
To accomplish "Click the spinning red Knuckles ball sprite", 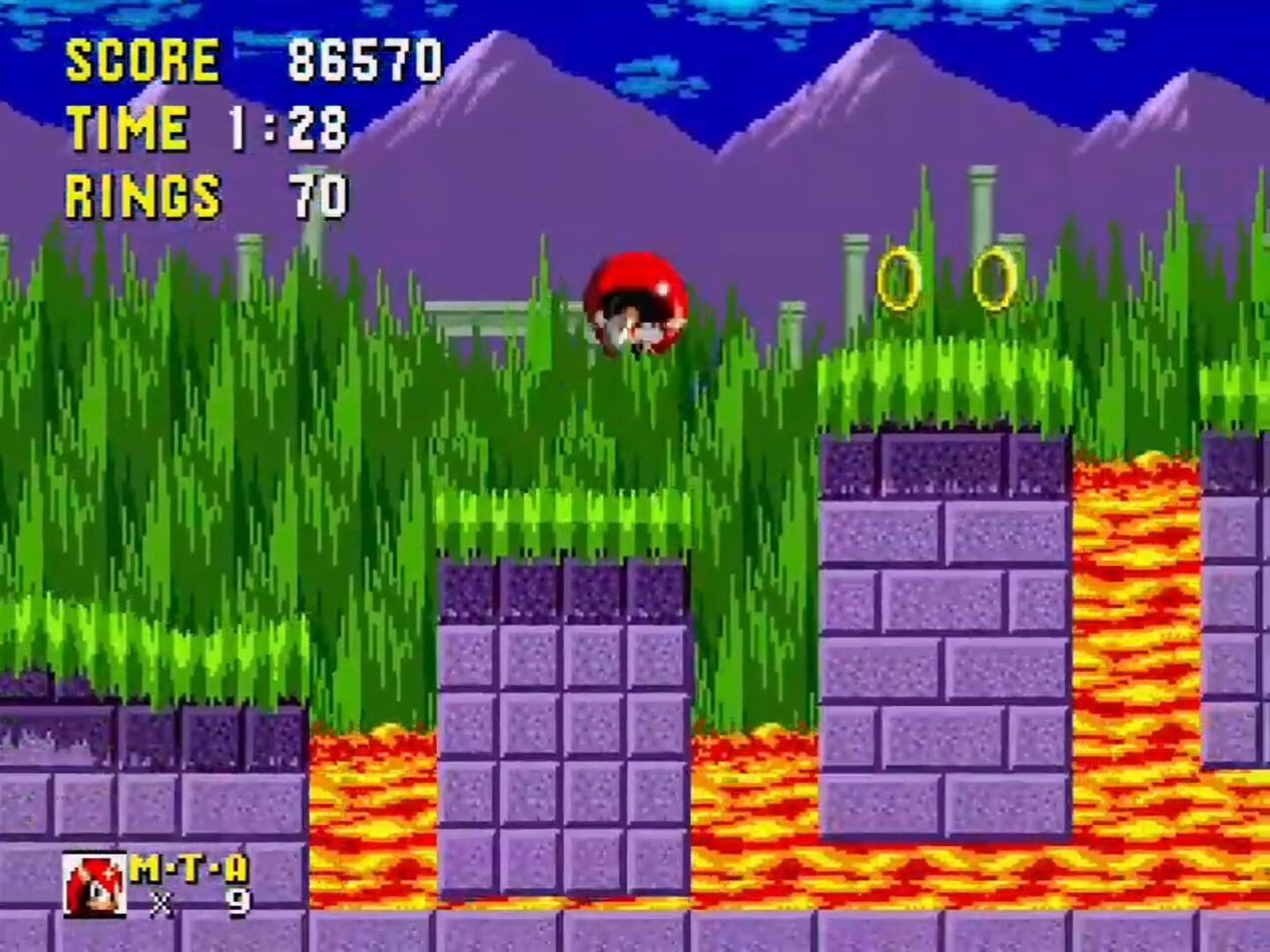I will click(x=637, y=301).
